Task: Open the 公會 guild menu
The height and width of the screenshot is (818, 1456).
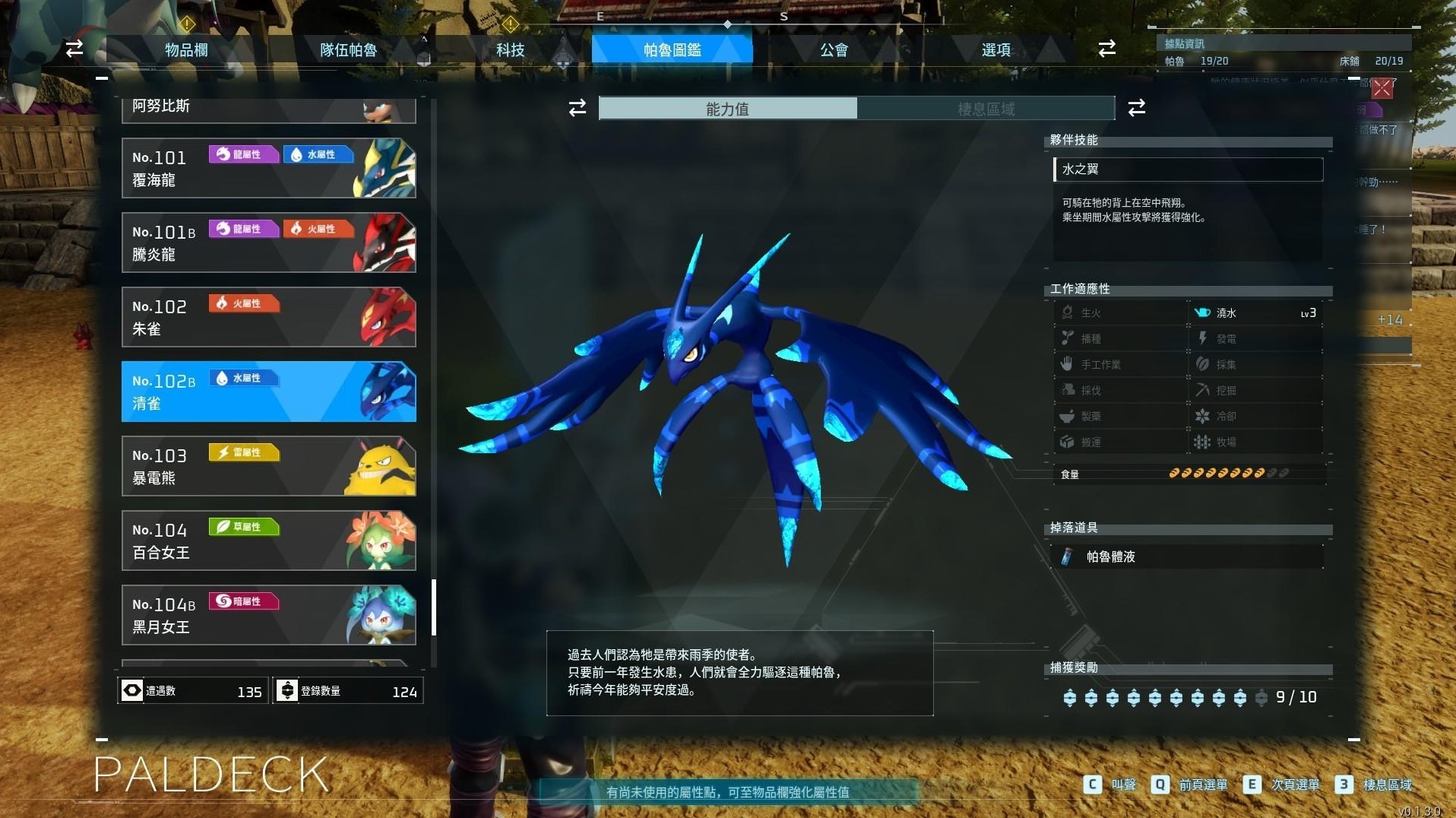Action: [x=834, y=49]
